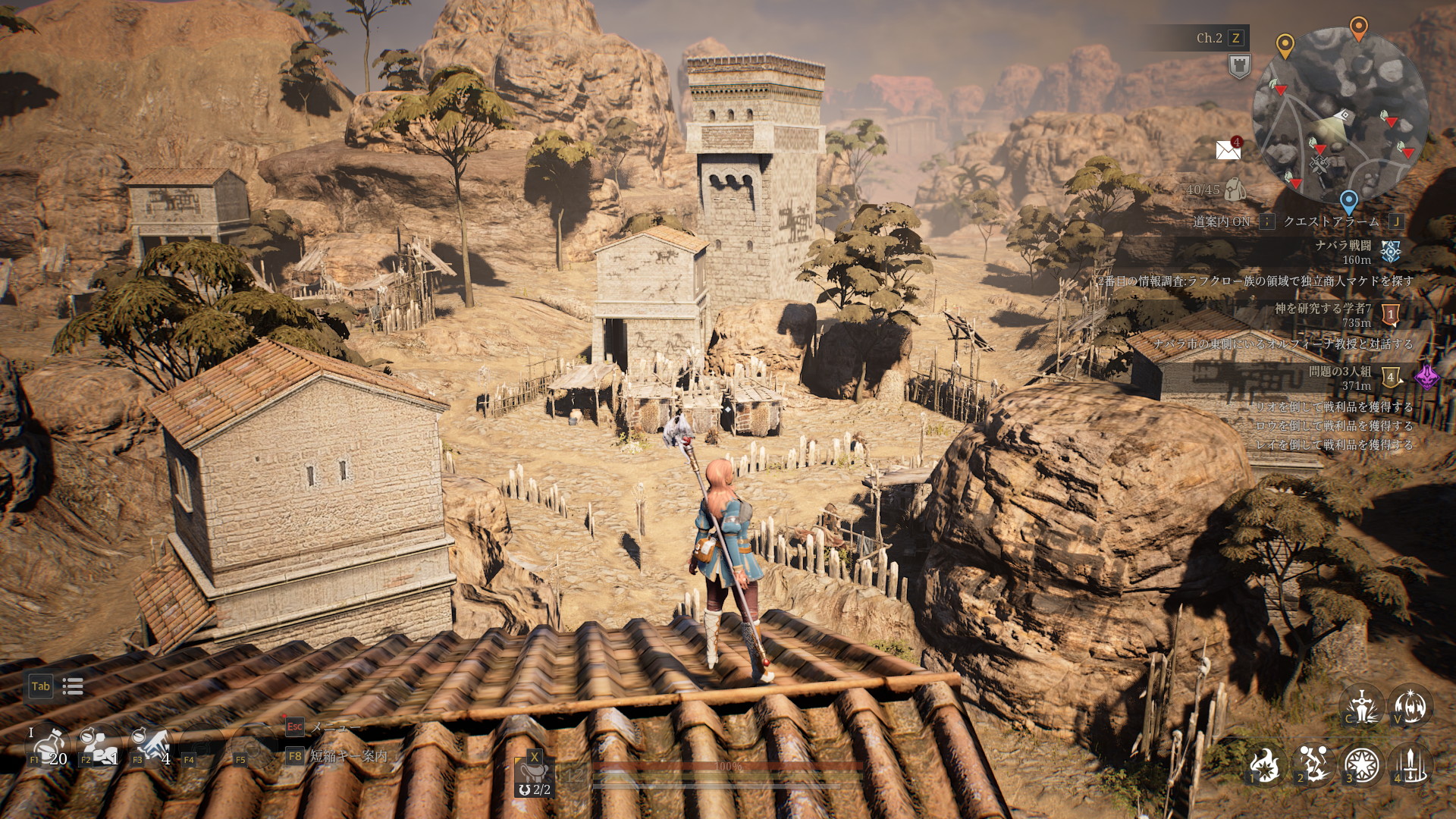Click the blue map pin below minimap
This screenshot has width=1456, height=819.
tap(1348, 202)
